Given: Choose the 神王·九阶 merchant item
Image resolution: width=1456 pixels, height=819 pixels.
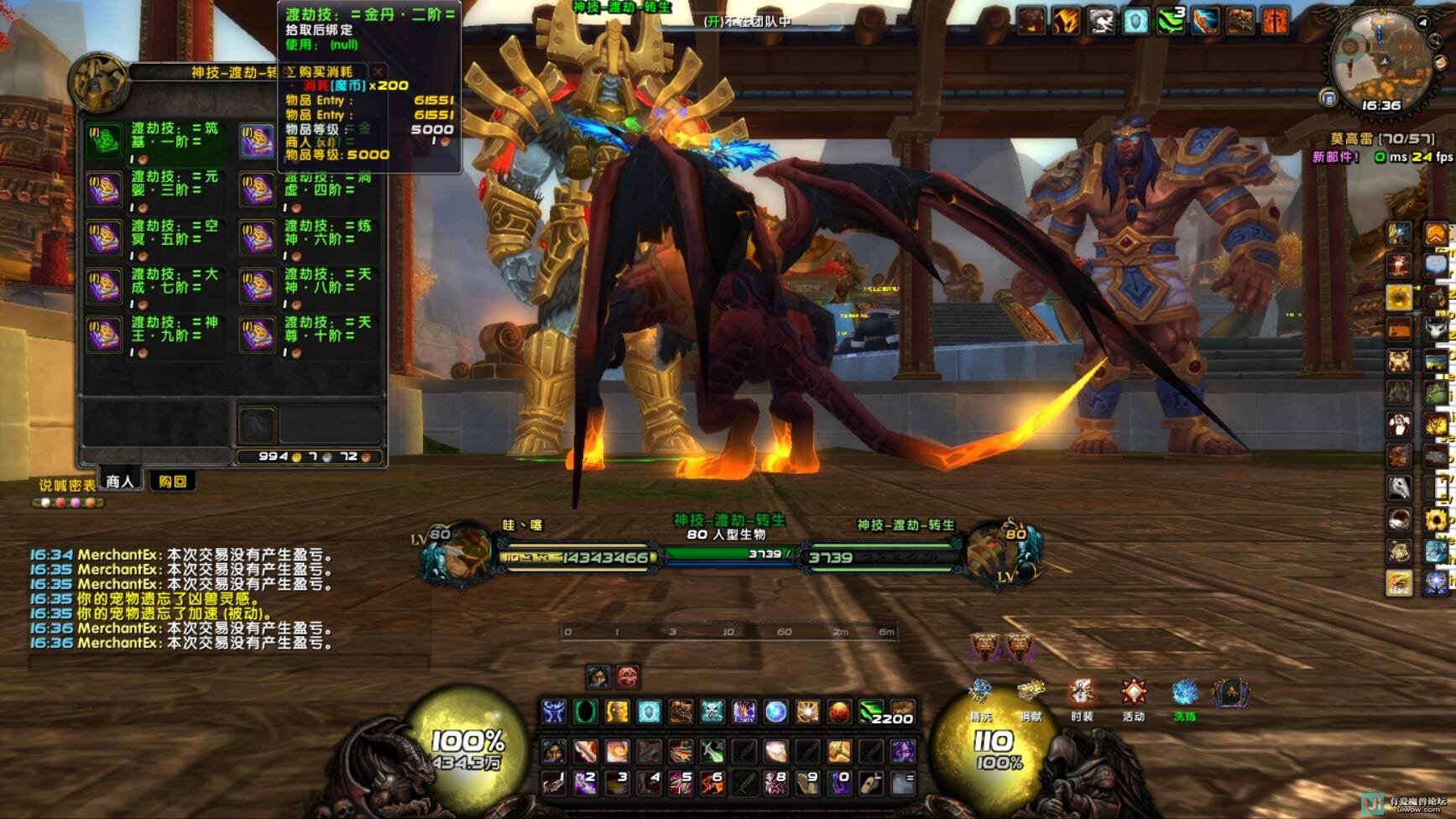Looking at the screenshot, I should click(104, 334).
